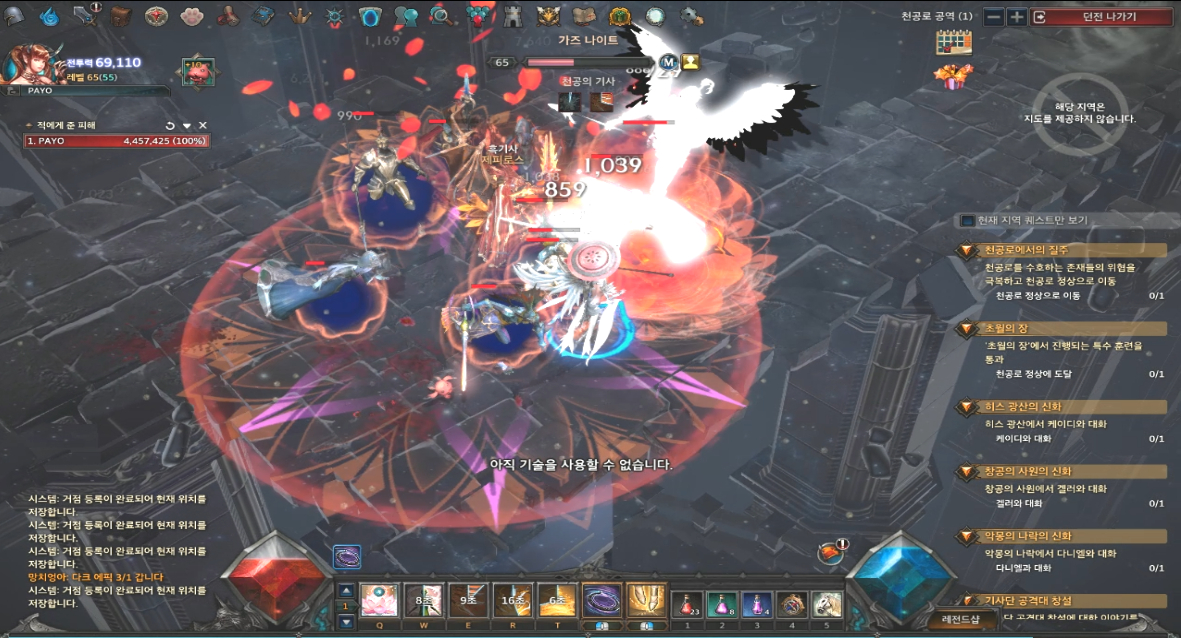The width and height of the screenshot is (1181, 638).
Task: Activate the lotus flower skill on Q
Action: 378,602
